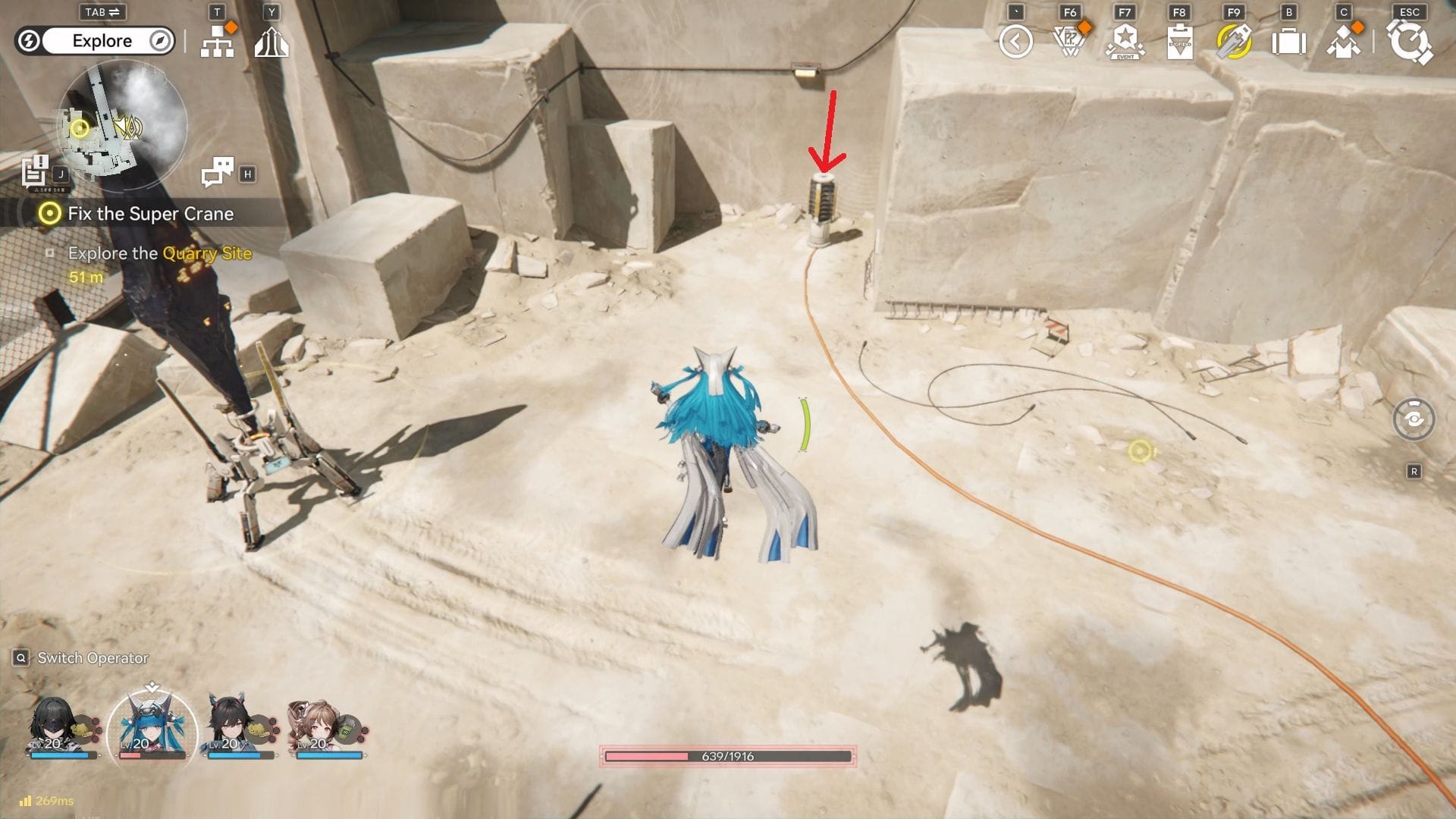1456x819 pixels.
Task: Open the hierarchy tree icon menu
Action: point(218,43)
